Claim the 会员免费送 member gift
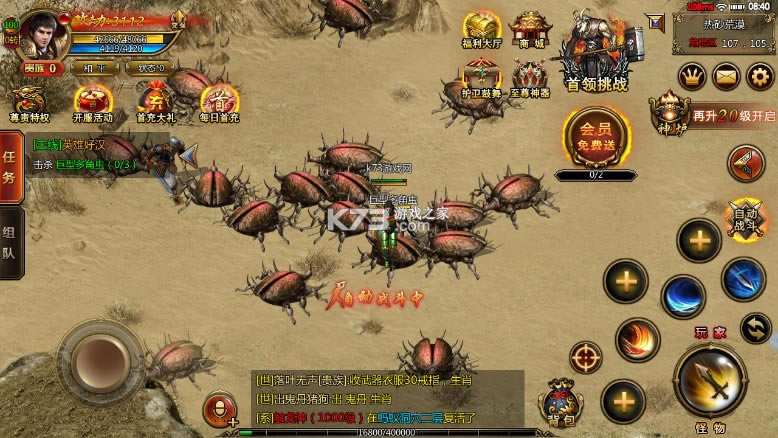Viewport: 778px width, 438px height. tap(595, 140)
